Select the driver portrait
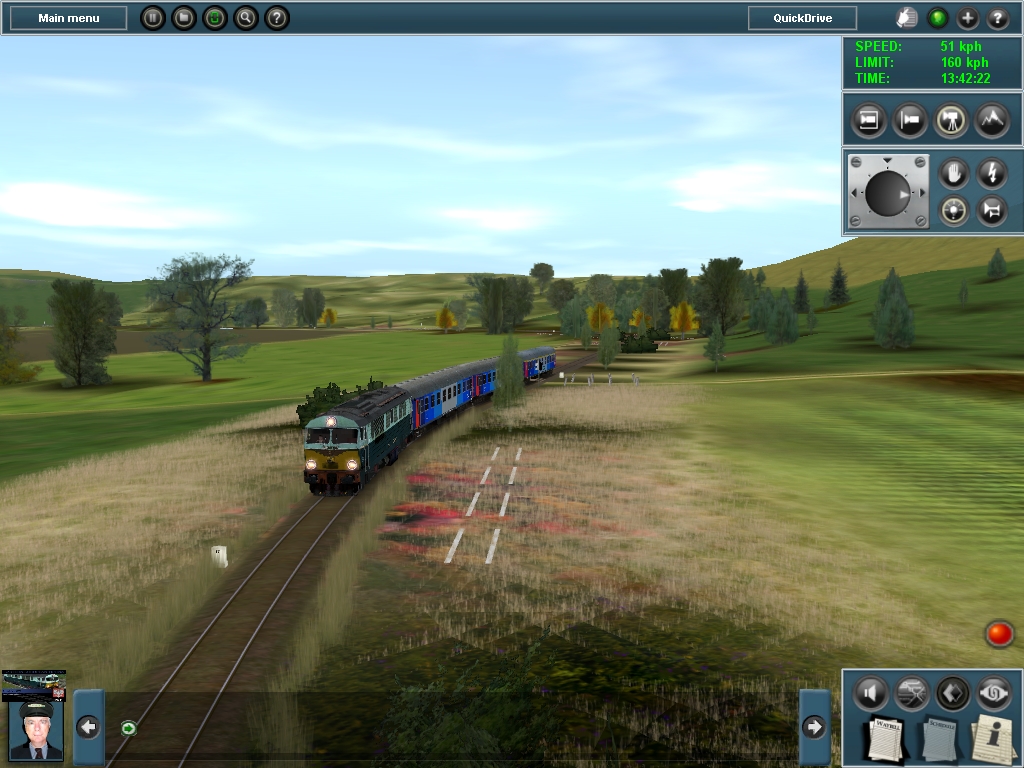The height and width of the screenshot is (768, 1024). coord(35,730)
